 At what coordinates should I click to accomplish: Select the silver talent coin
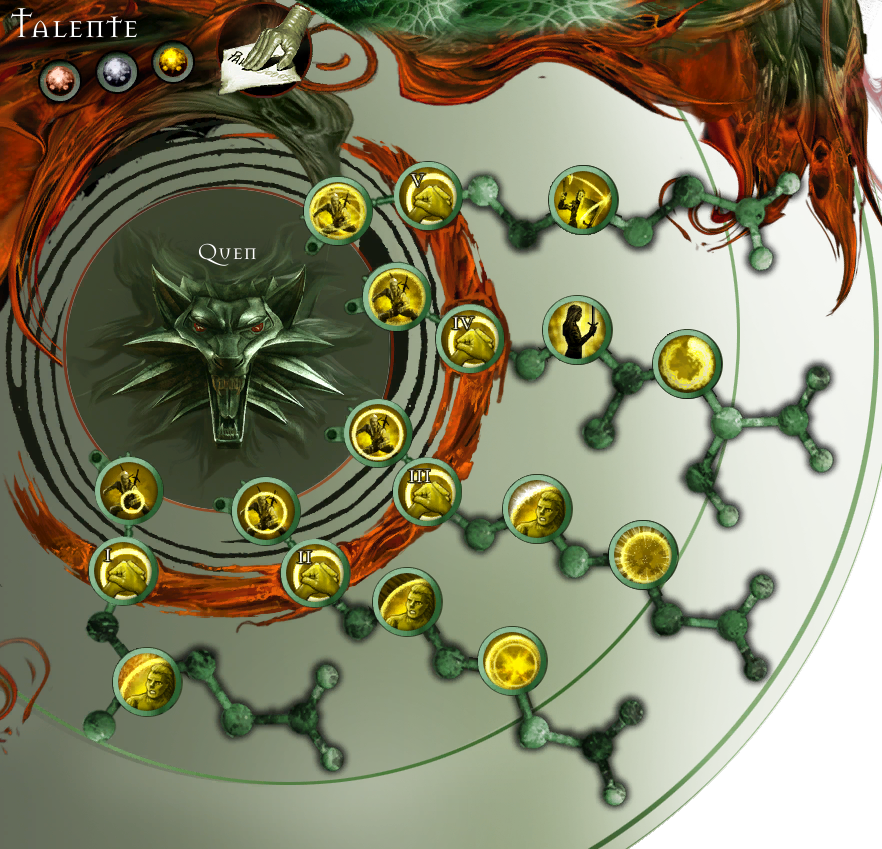tap(118, 71)
